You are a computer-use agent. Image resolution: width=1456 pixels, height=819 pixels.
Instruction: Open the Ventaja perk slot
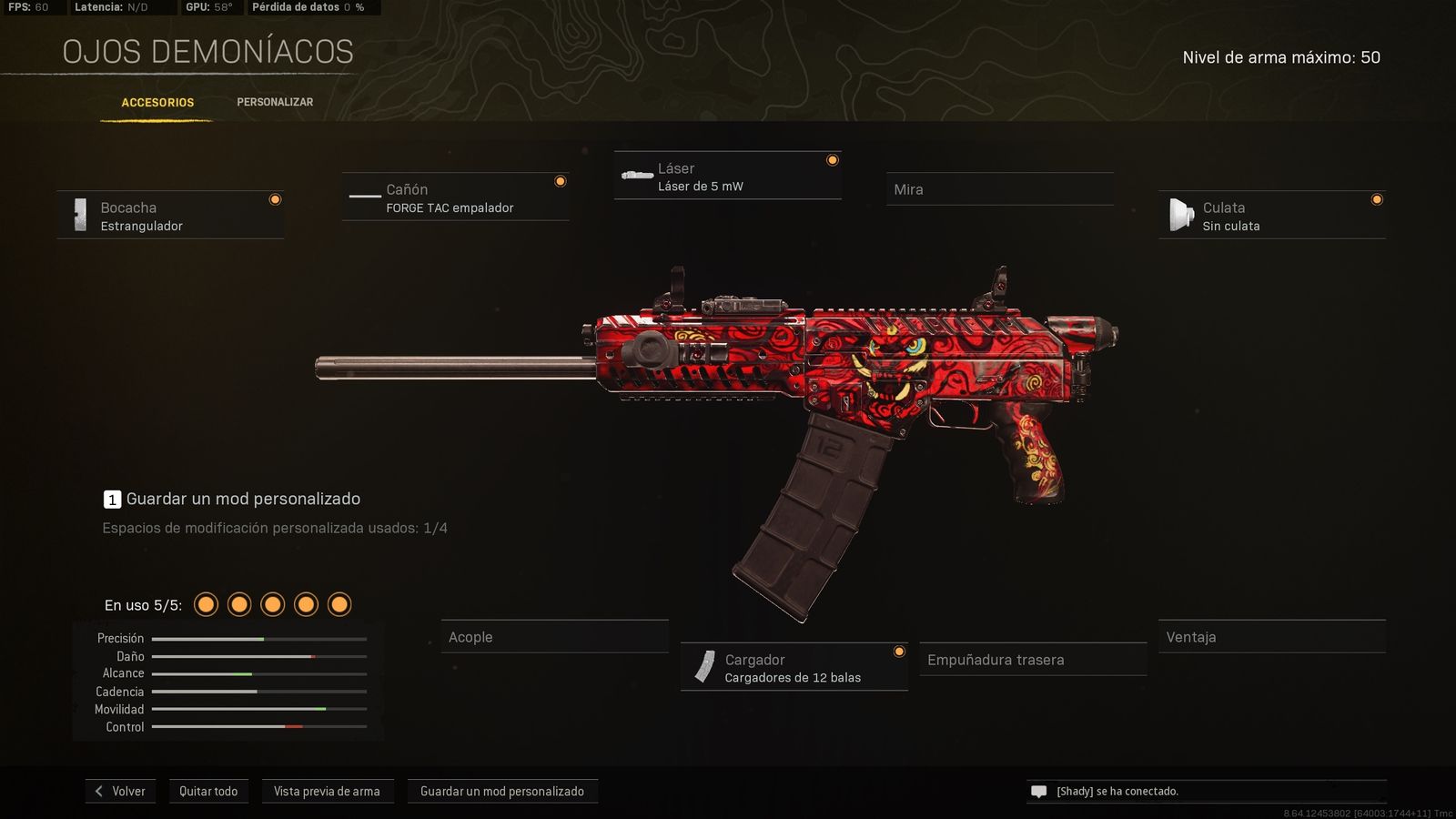click(1271, 637)
